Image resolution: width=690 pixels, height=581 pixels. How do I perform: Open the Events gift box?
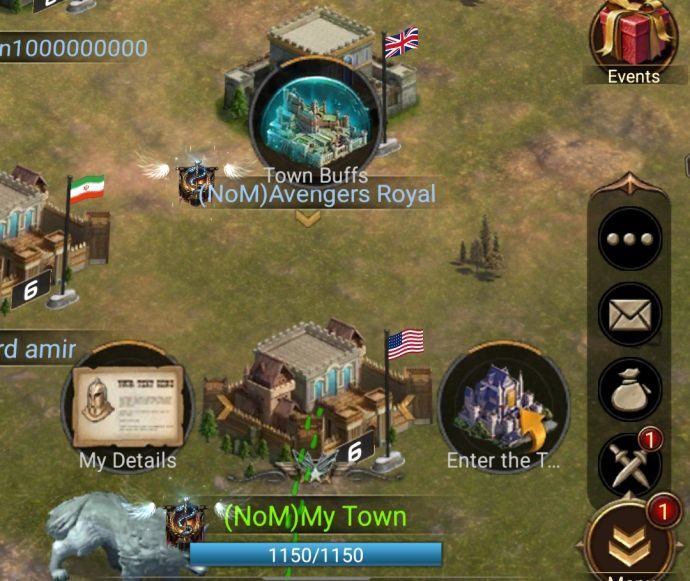coord(633,38)
